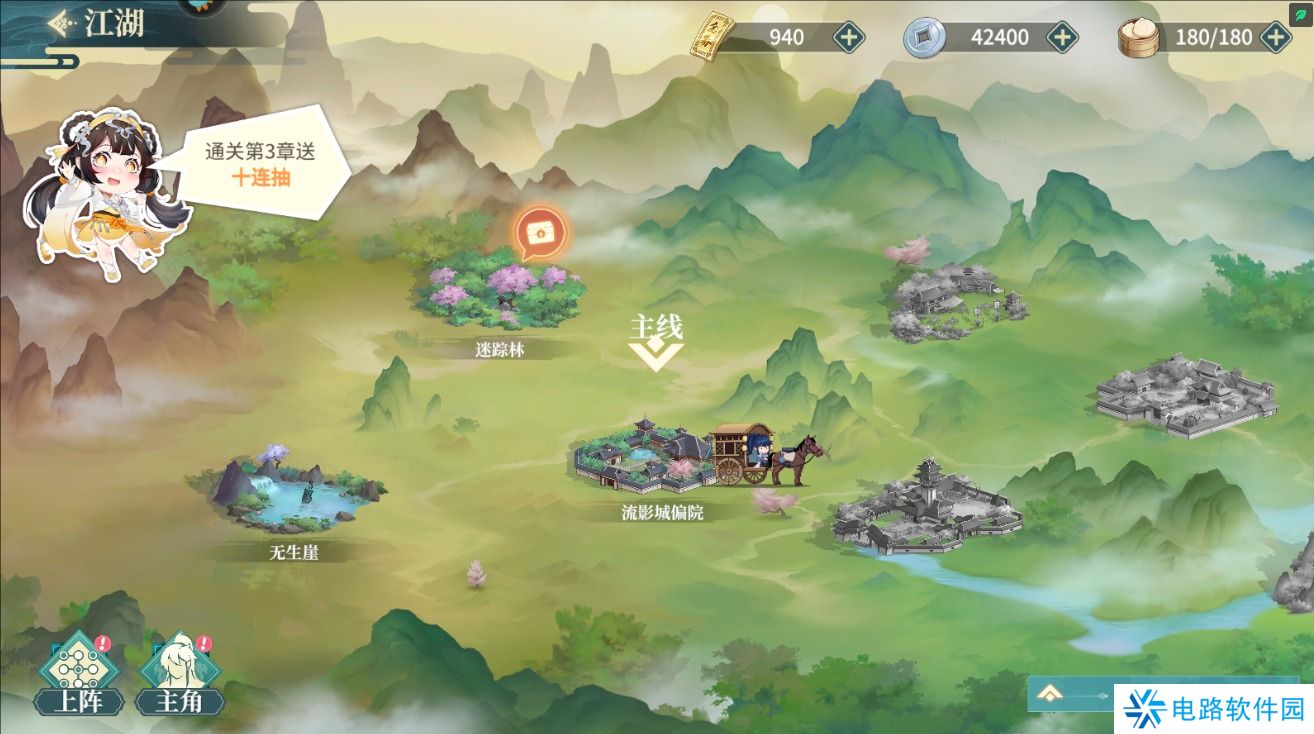Screen dimensions: 1314x734
Task: Click the silver coin currency icon
Action: (926, 36)
